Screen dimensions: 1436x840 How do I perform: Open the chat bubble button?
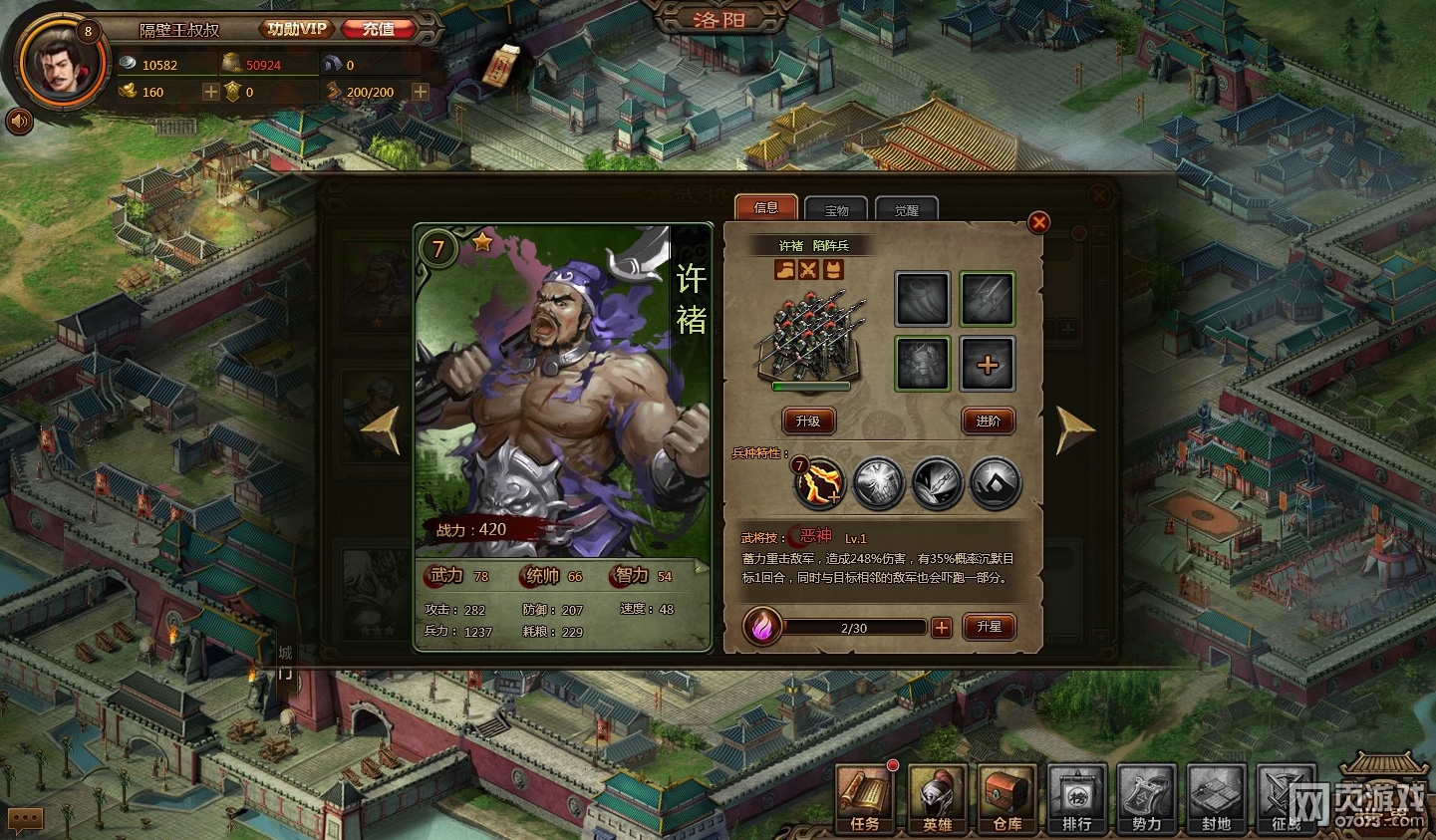pos(25,819)
